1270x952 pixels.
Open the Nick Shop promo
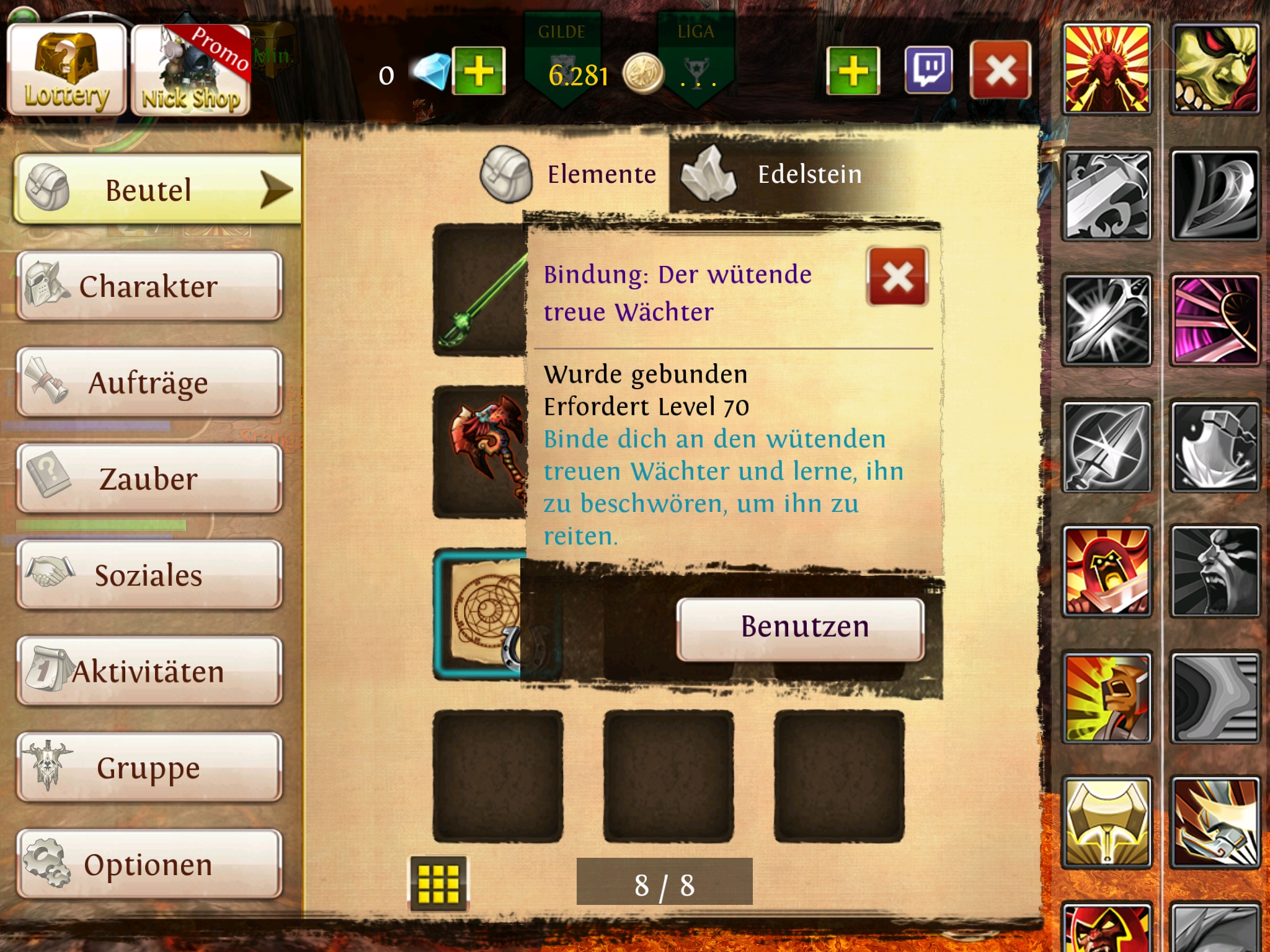click(x=190, y=71)
